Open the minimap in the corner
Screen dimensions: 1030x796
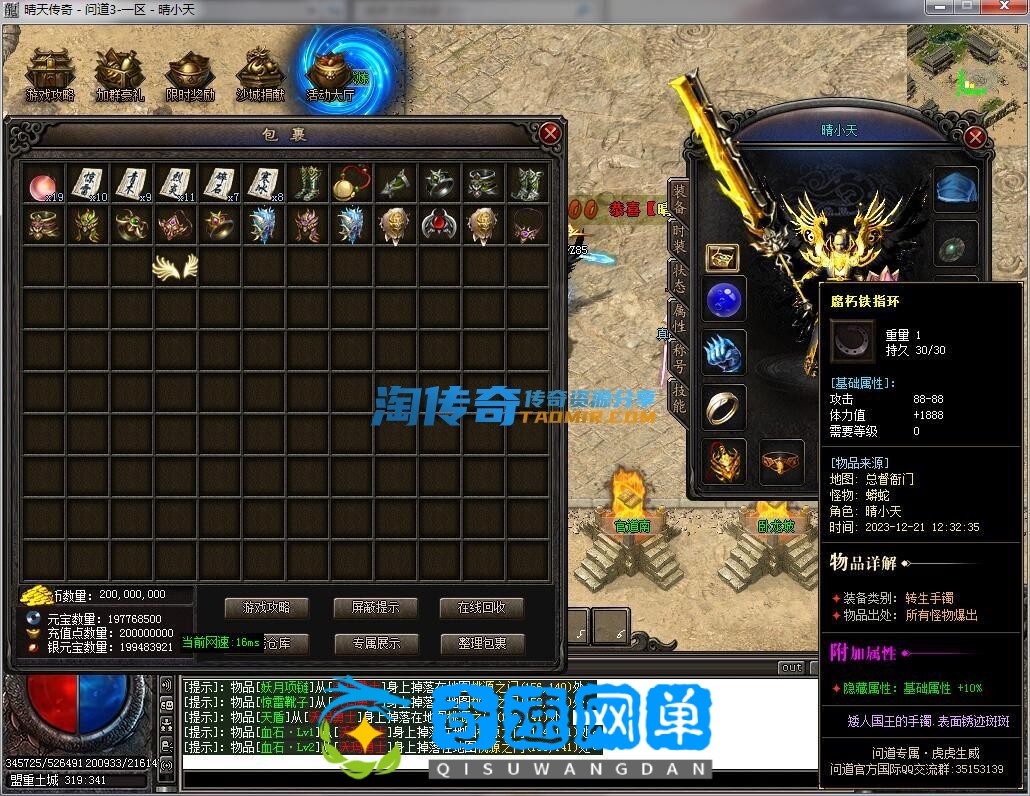point(966,66)
